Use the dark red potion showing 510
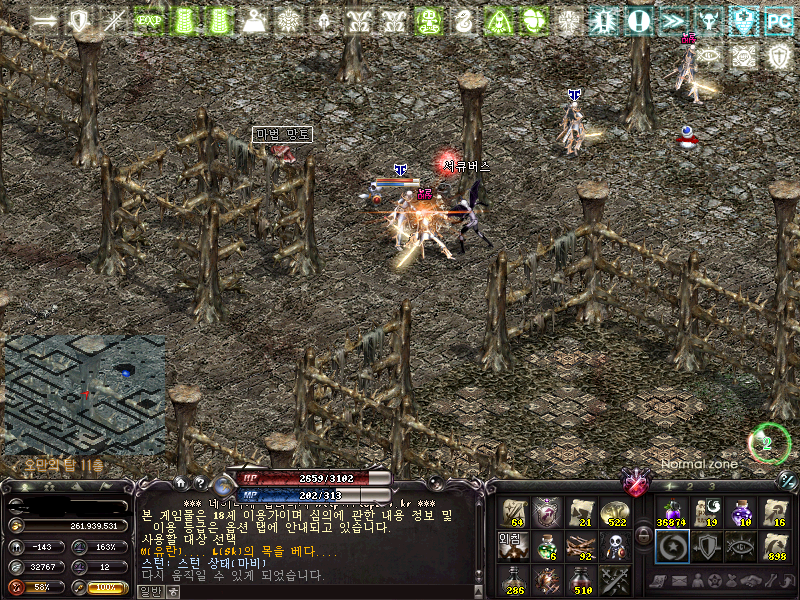Image resolution: width=800 pixels, height=600 pixels. pyautogui.click(x=581, y=580)
